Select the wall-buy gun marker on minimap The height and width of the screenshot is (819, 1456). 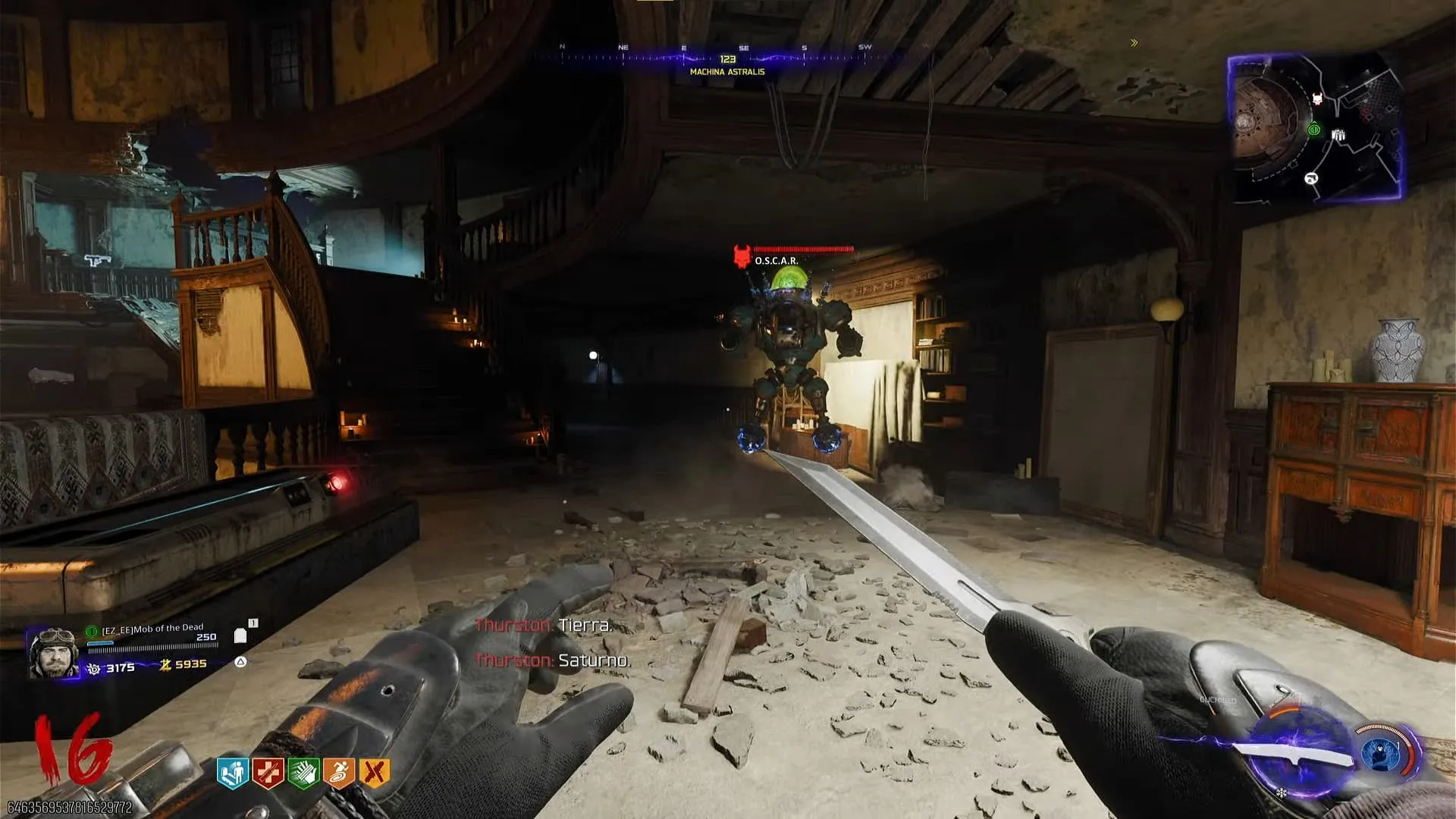point(1310,179)
